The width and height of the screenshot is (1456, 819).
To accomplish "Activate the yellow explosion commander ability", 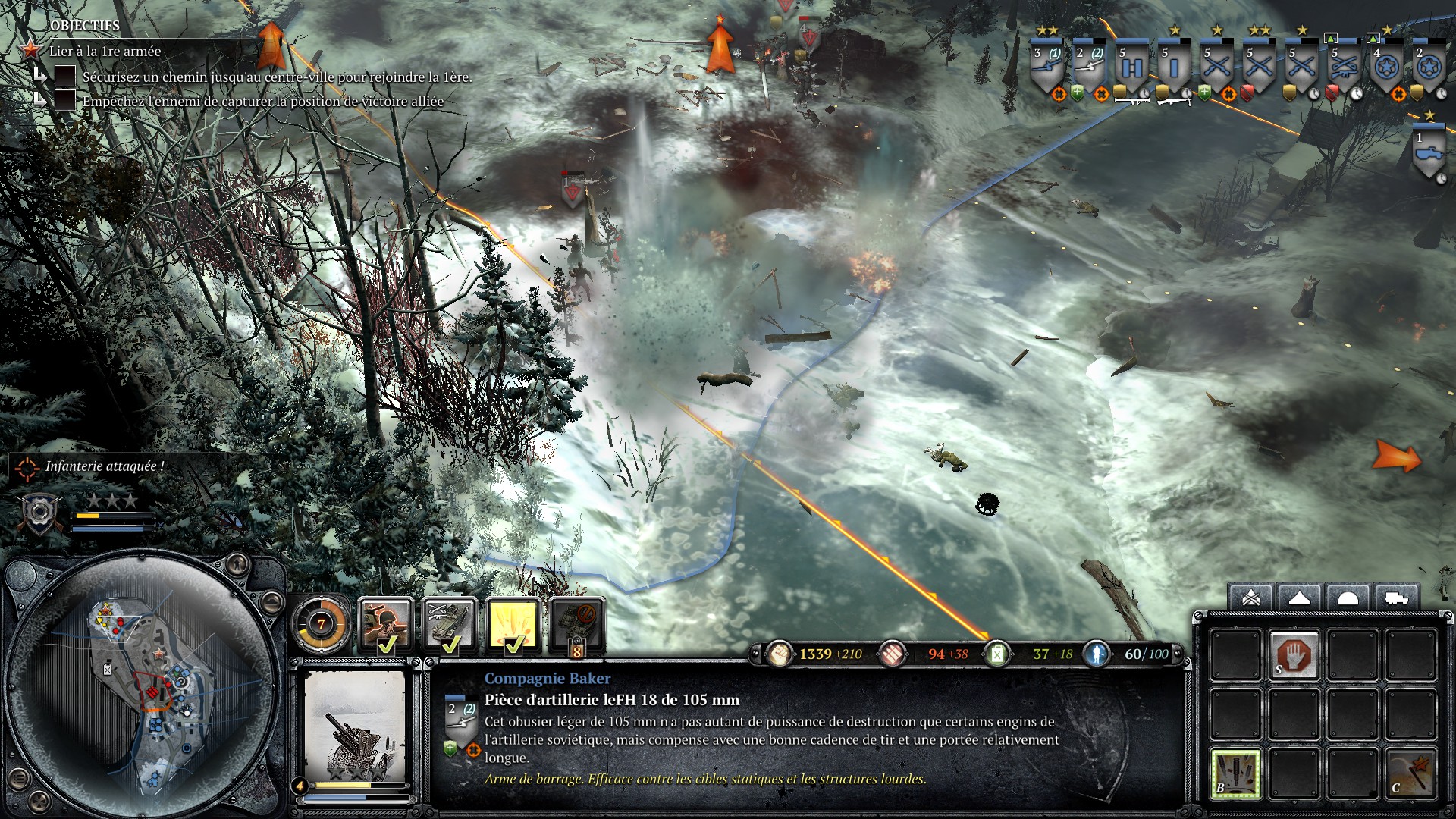I will (513, 625).
